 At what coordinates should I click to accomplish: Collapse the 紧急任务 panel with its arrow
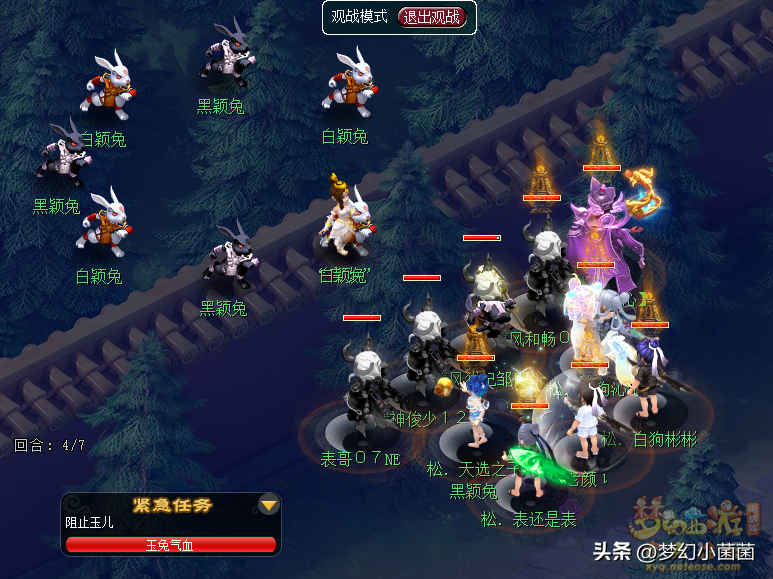268,505
